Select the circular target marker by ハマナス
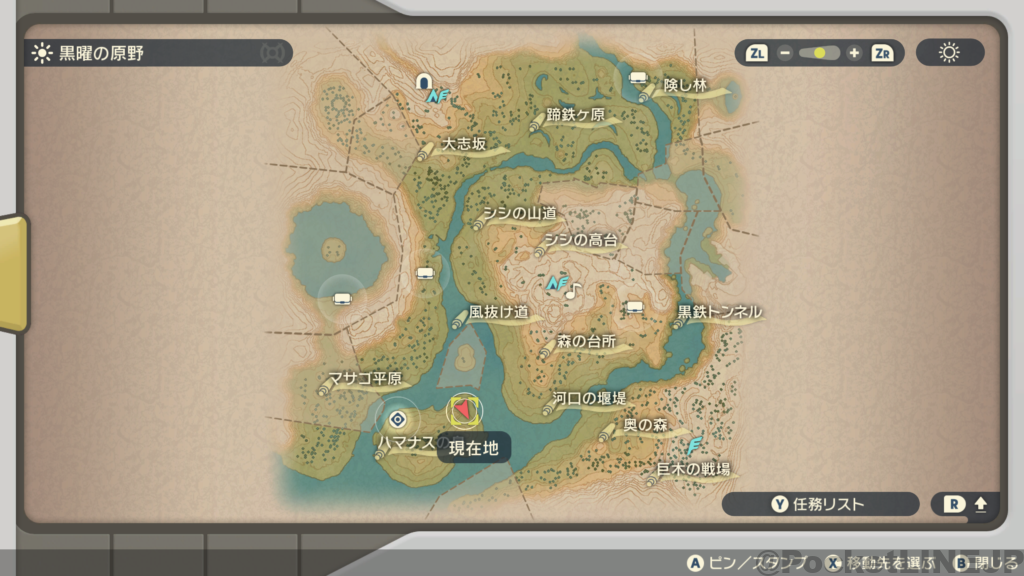The image size is (1024, 576). click(397, 418)
